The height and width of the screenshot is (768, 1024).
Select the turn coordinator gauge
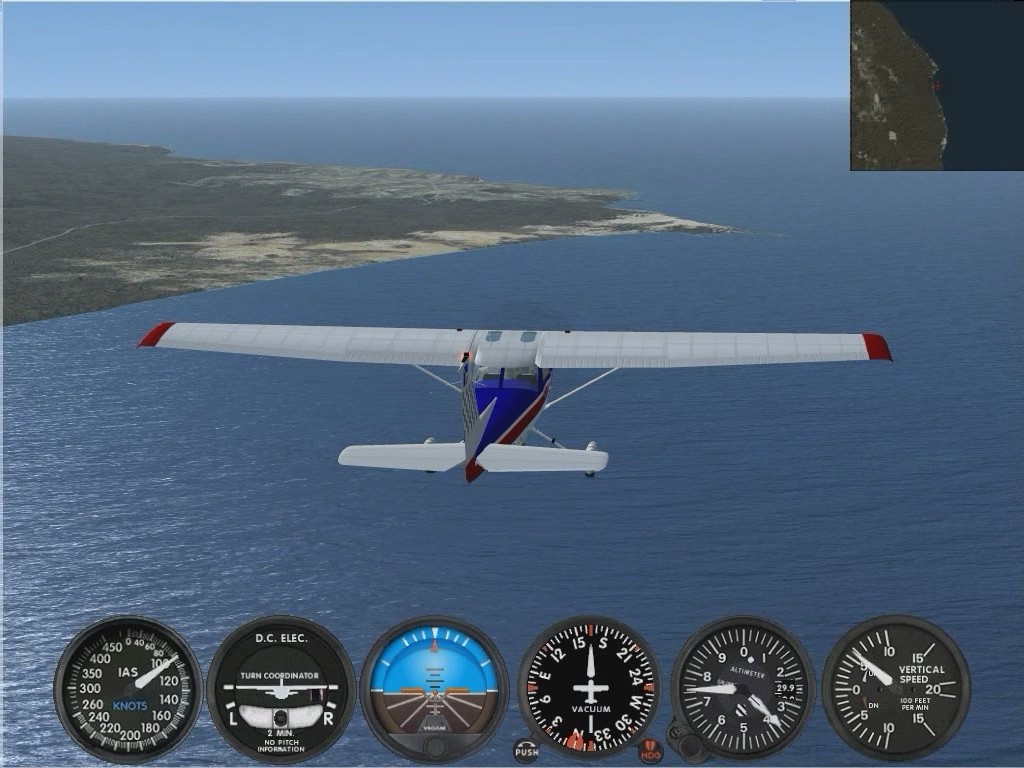click(281, 689)
